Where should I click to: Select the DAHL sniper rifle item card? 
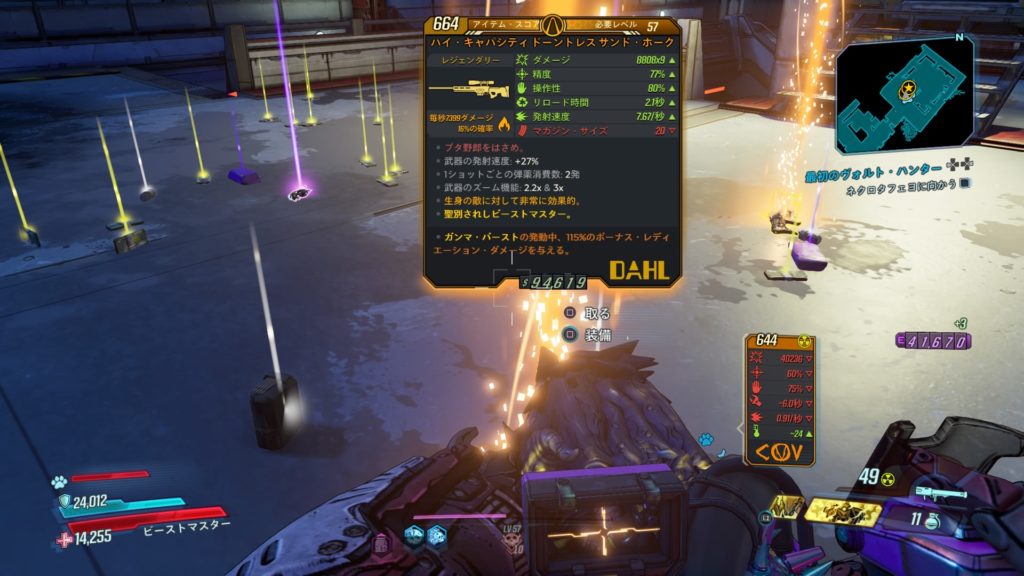point(553,150)
